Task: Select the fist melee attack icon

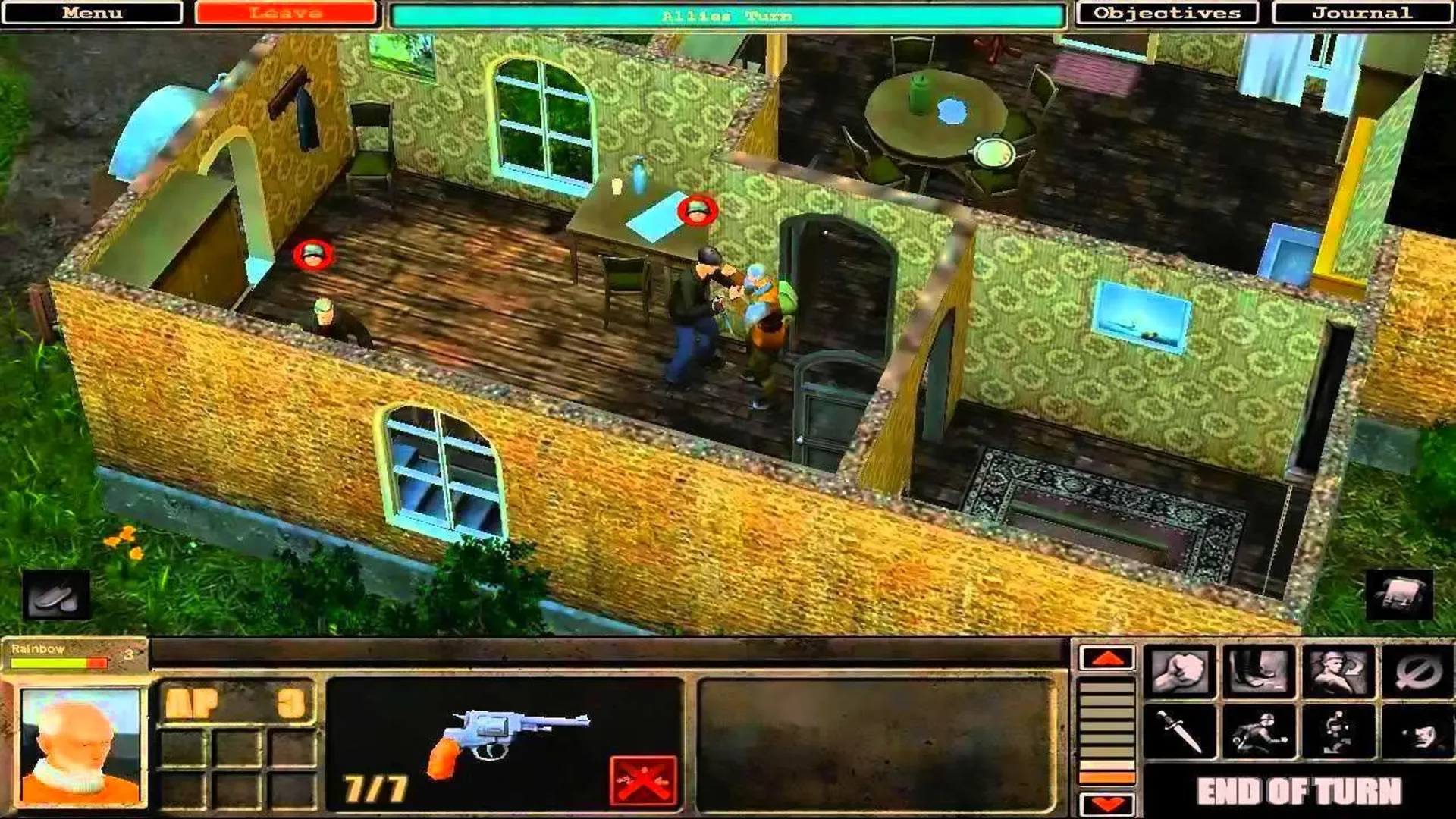Action: (x=1181, y=672)
